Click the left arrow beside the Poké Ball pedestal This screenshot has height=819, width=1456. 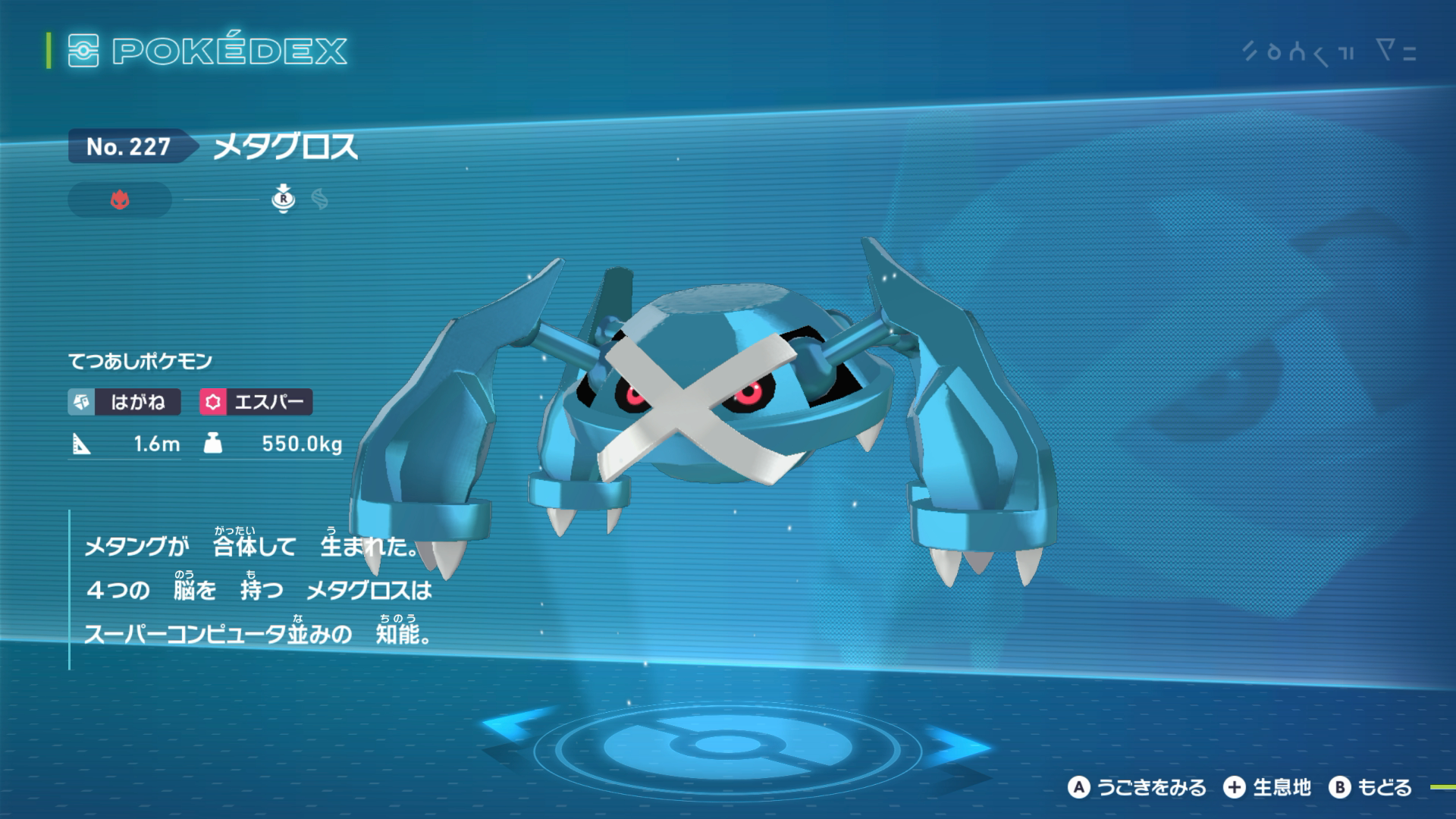[x=513, y=730]
